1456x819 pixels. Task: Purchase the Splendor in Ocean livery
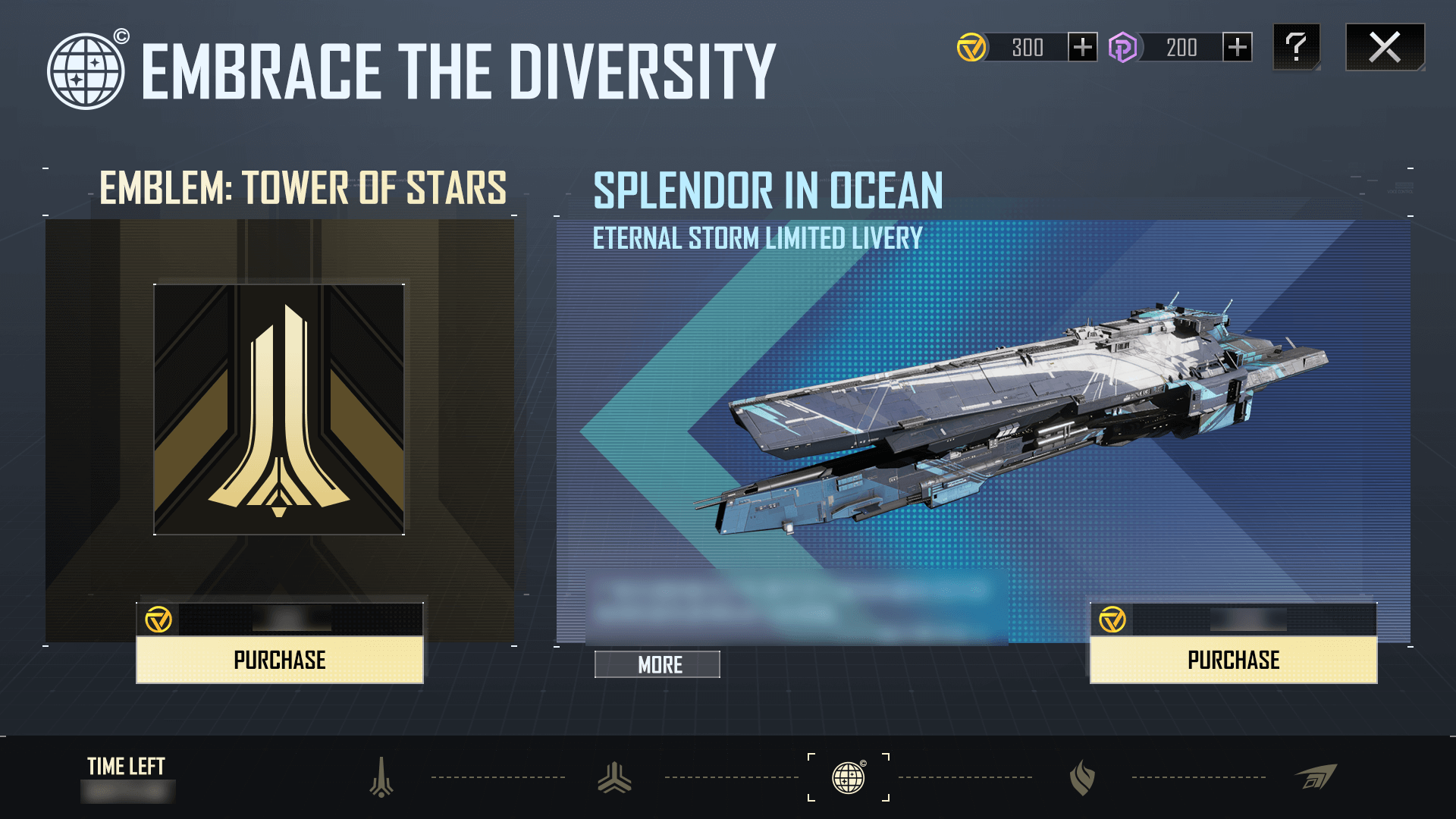click(x=1233, y=660)
